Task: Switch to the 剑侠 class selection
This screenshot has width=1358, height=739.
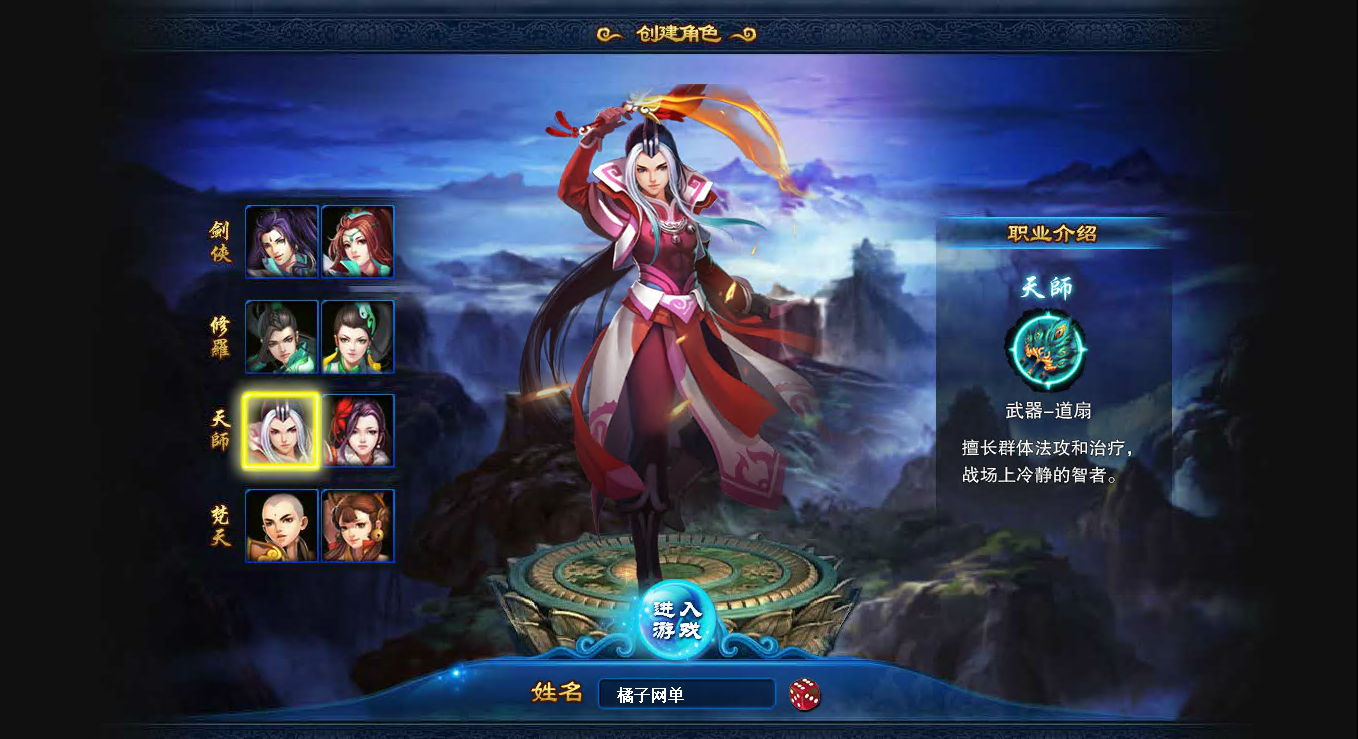Action: point(219,241)
